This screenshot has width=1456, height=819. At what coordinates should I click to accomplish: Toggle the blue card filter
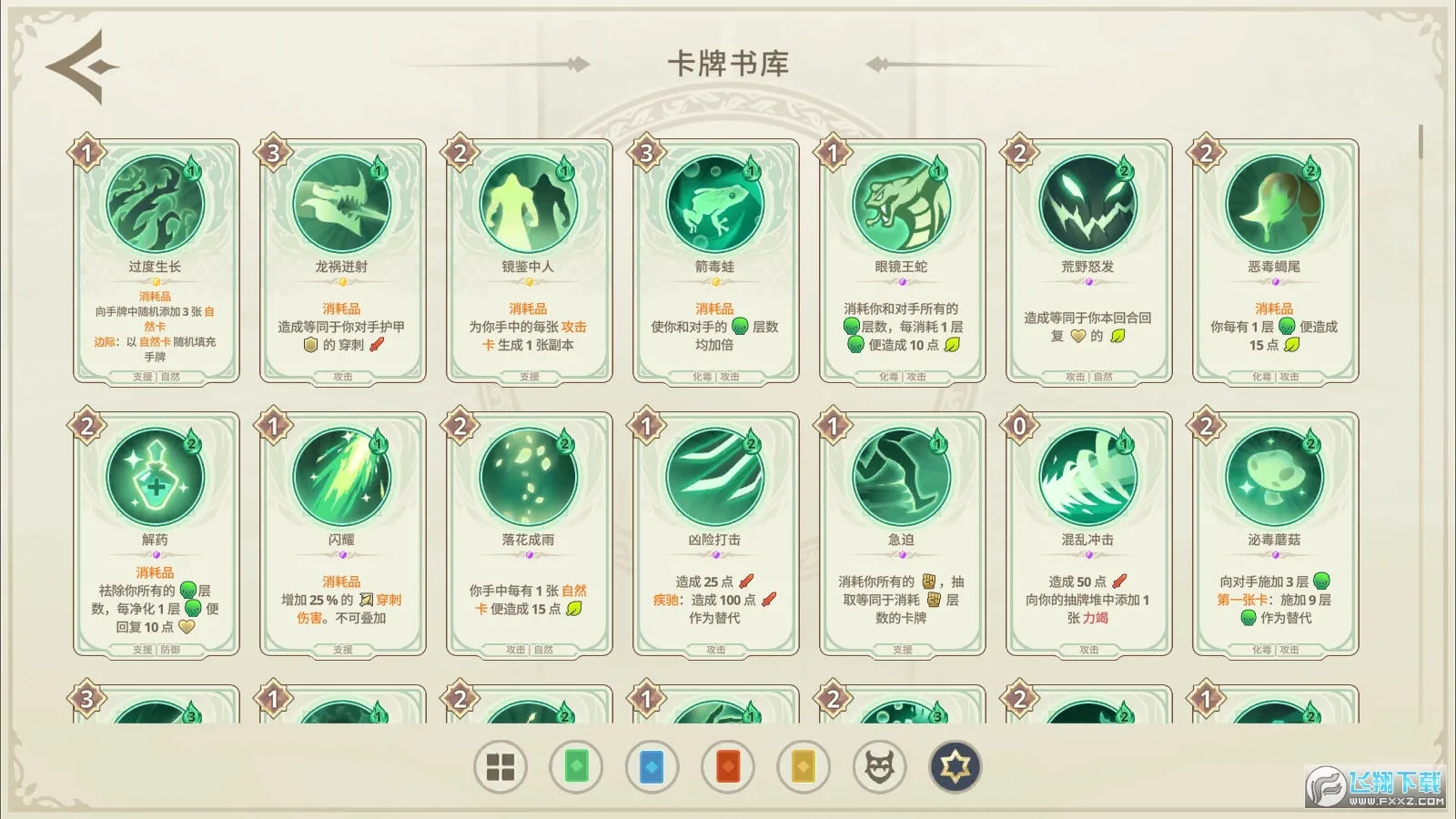click(x=652, y=766)
